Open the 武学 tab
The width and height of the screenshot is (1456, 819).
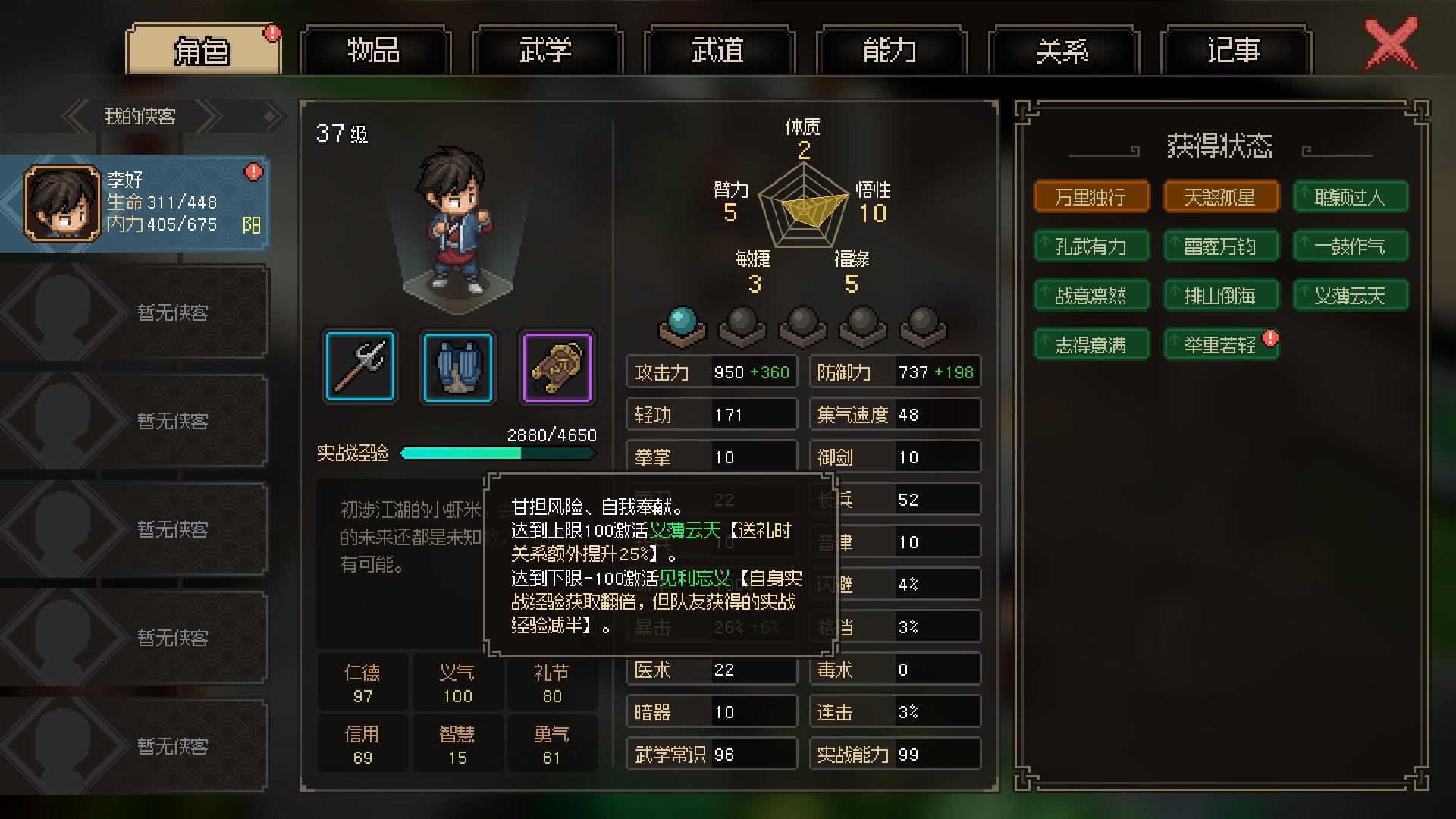coord(546,51)
